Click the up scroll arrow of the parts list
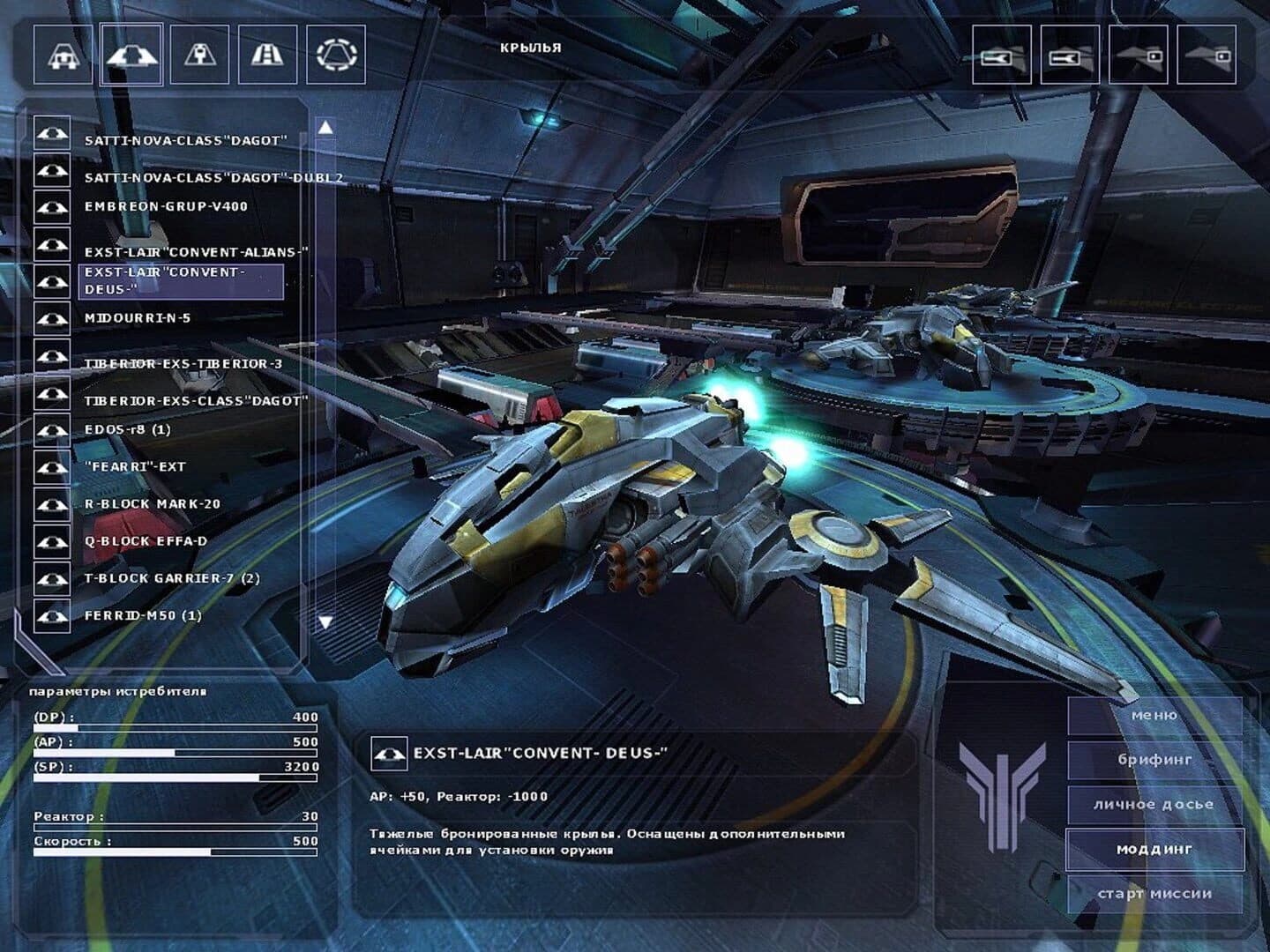 click(327, 127)
